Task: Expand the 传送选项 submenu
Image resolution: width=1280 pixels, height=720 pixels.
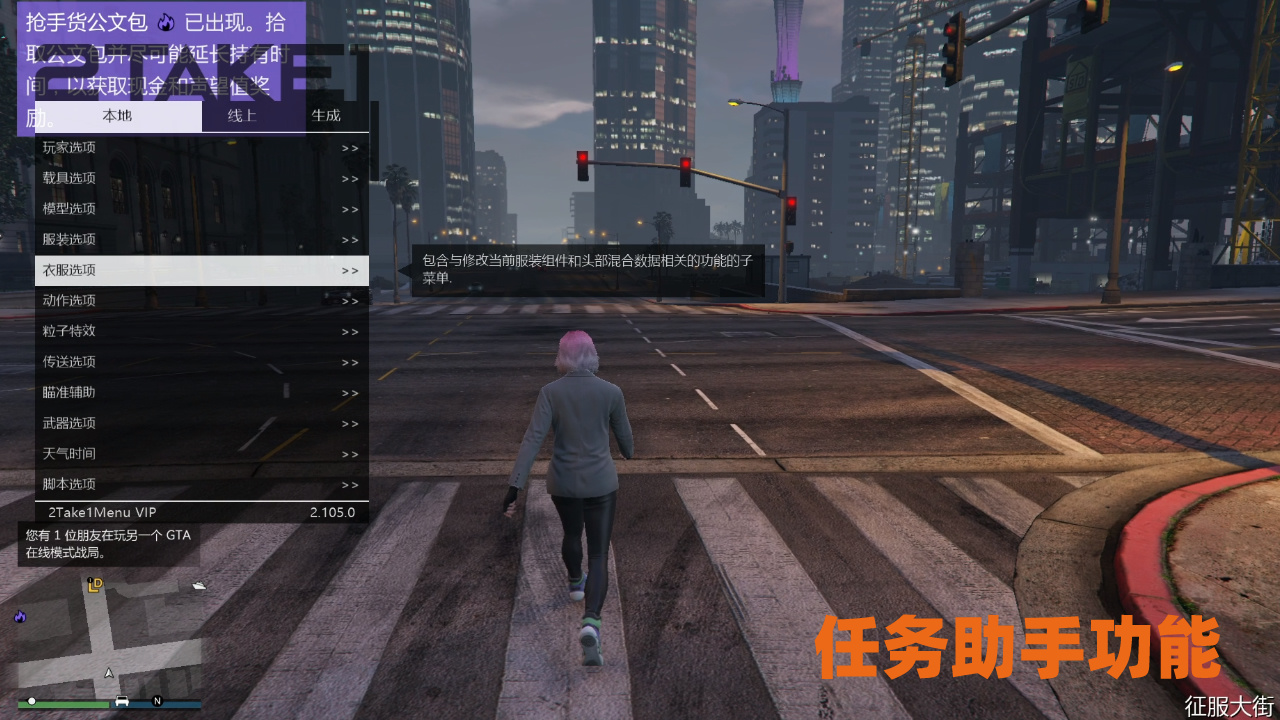Action: coord(348,361)
